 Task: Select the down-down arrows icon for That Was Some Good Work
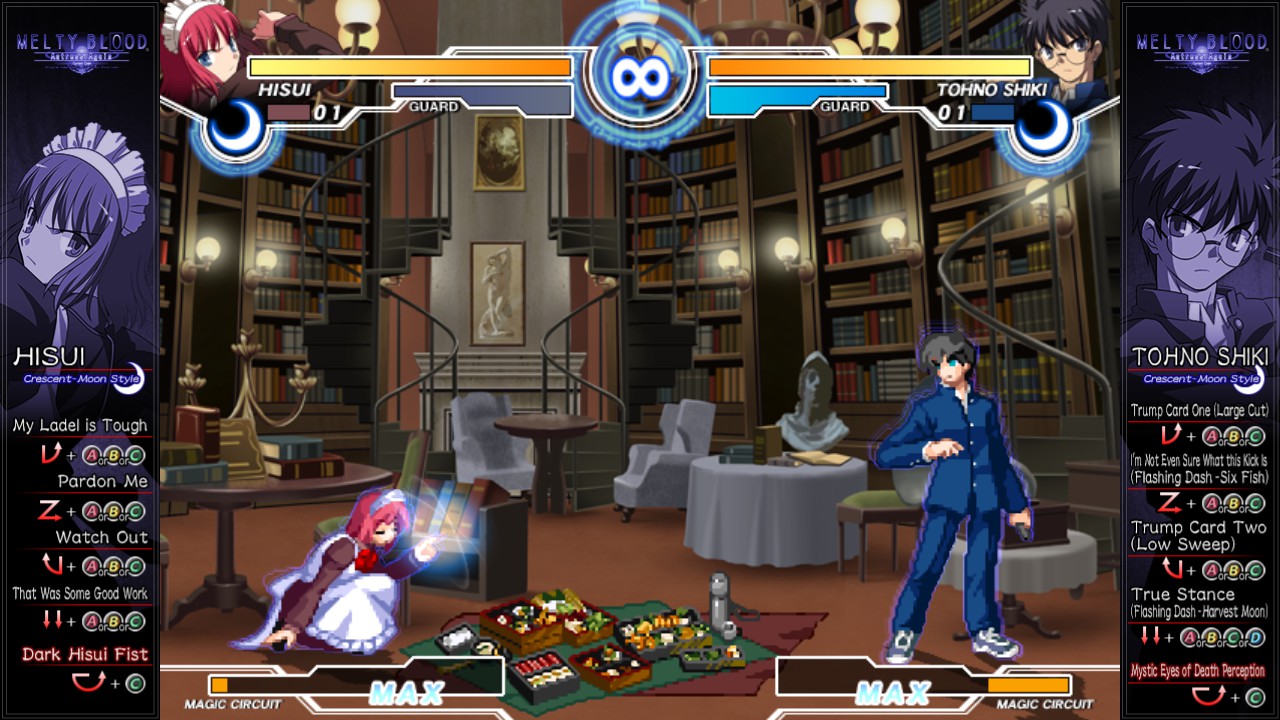(x=51, y=619)
